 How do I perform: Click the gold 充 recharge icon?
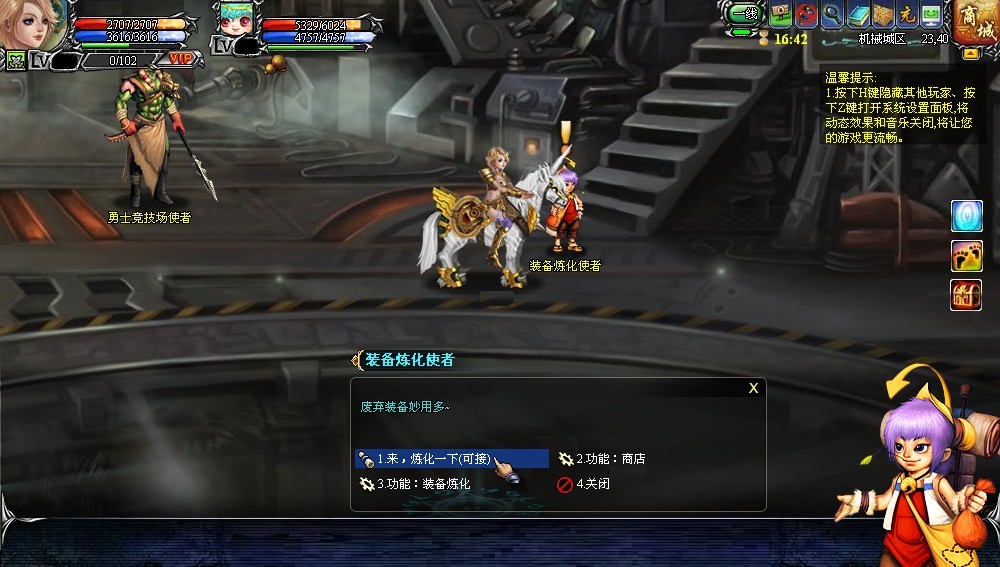(907, 15)
